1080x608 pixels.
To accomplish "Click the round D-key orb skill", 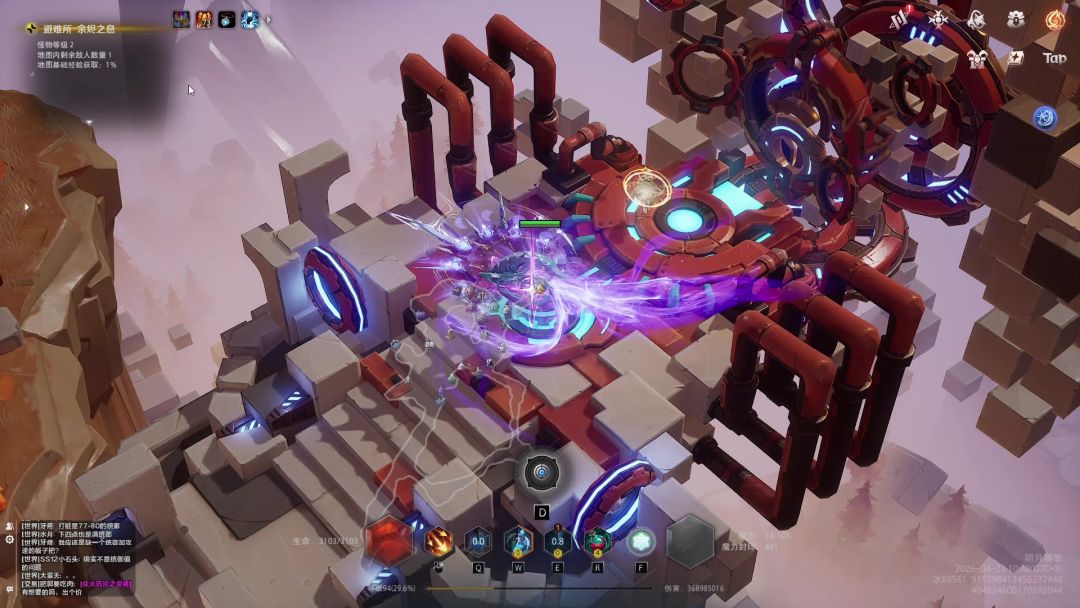I will [542, 473].
